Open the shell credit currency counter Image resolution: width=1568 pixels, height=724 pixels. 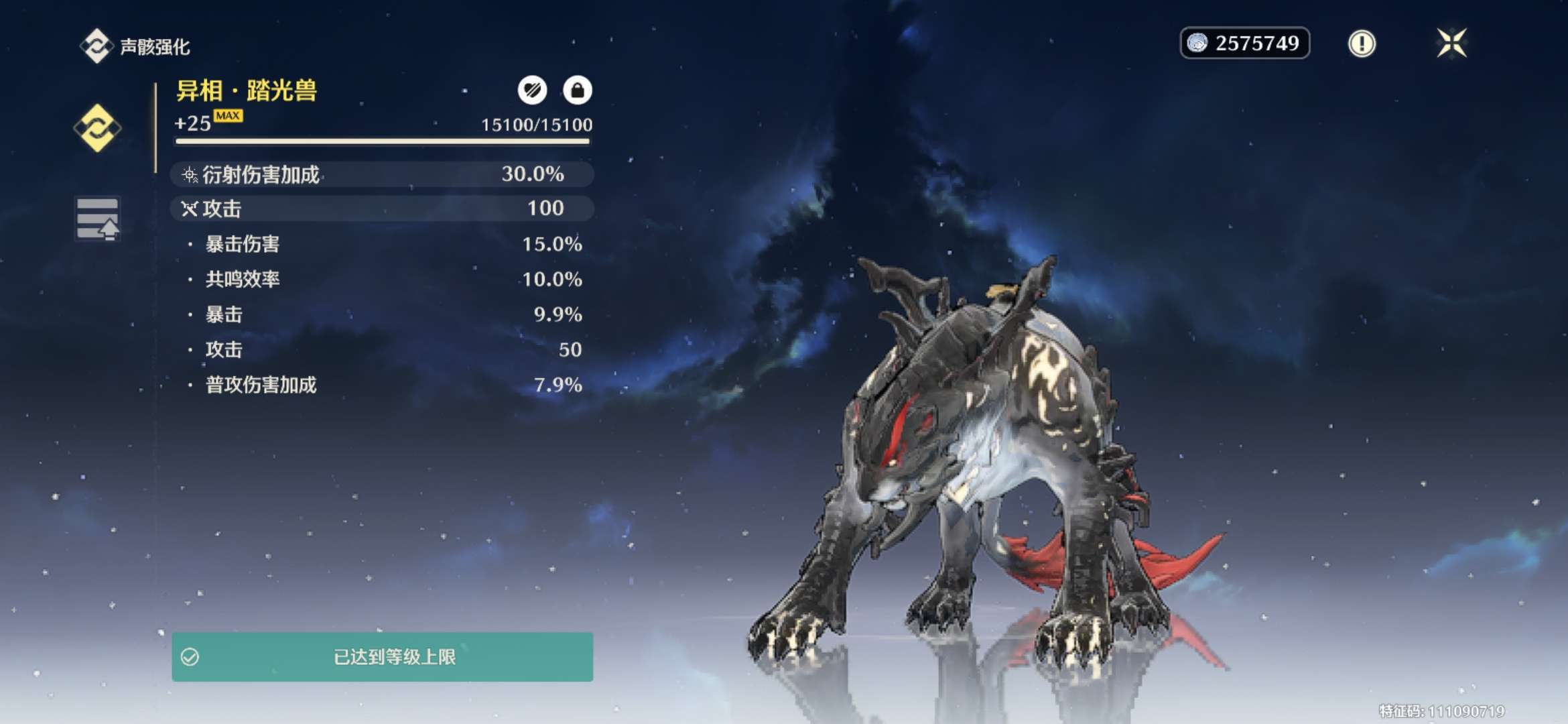(x=1244, y=44)
